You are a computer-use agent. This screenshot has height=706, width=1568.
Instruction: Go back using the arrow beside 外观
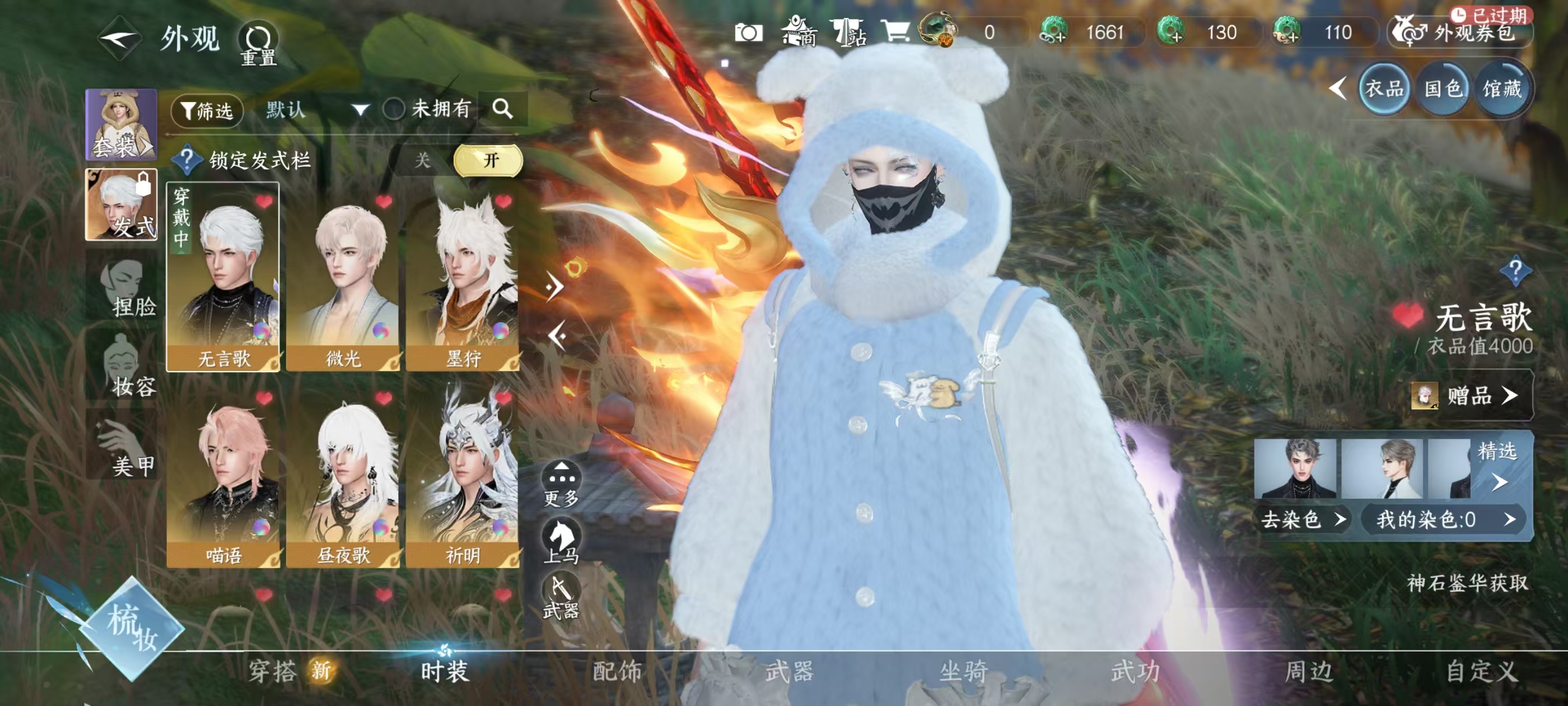point(120,38)
